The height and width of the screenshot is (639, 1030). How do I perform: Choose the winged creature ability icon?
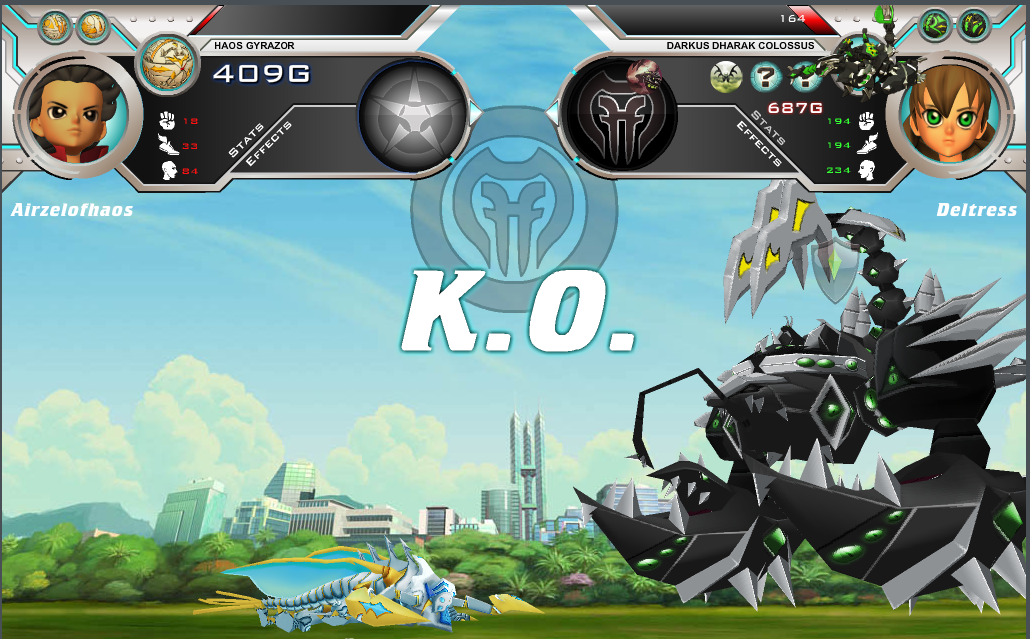[x=725, y=76]
